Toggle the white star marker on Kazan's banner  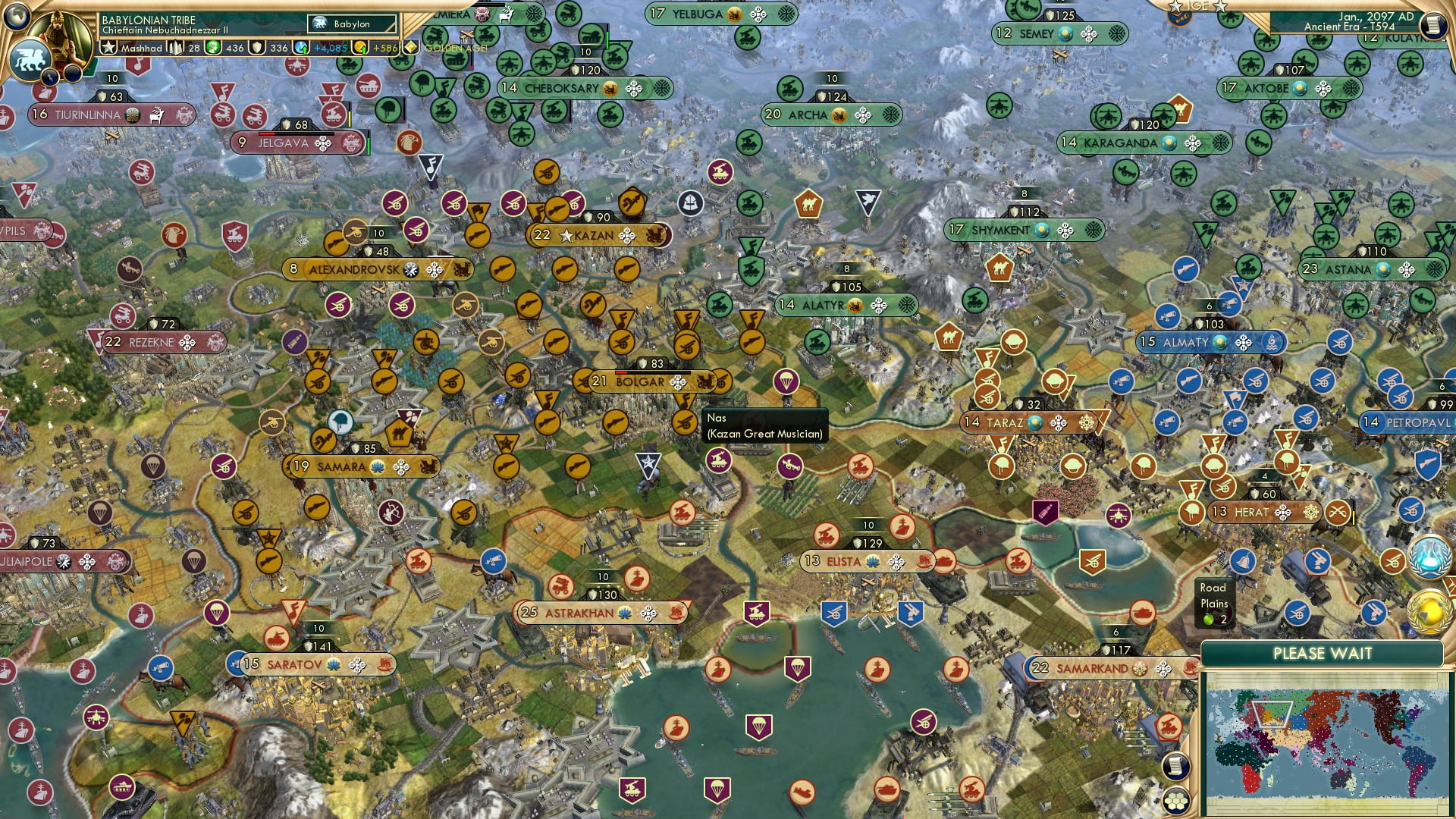coord(566,236)
